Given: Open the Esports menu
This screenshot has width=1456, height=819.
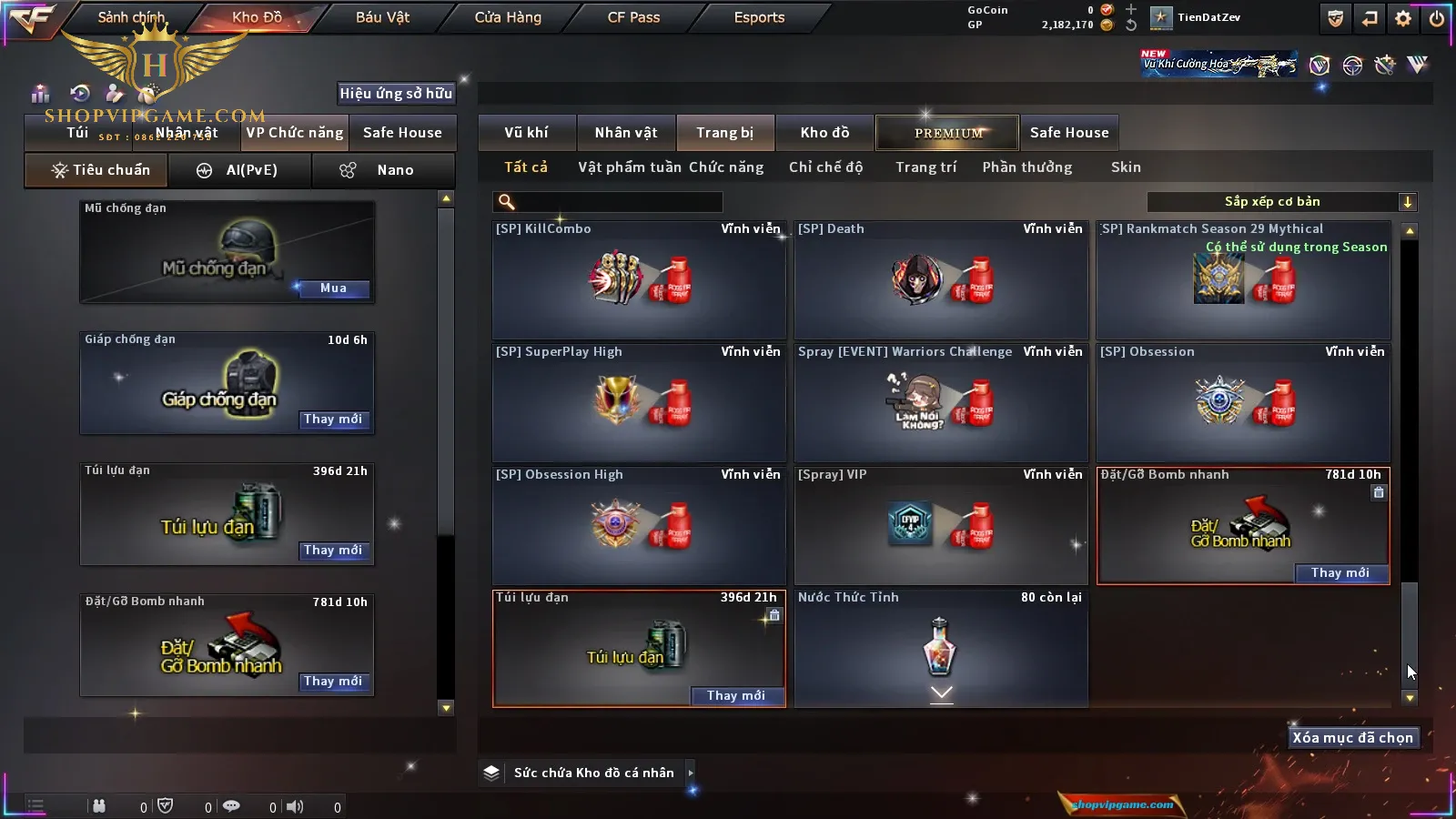Looking at the screenshot, I should click(x=759, y=17).
